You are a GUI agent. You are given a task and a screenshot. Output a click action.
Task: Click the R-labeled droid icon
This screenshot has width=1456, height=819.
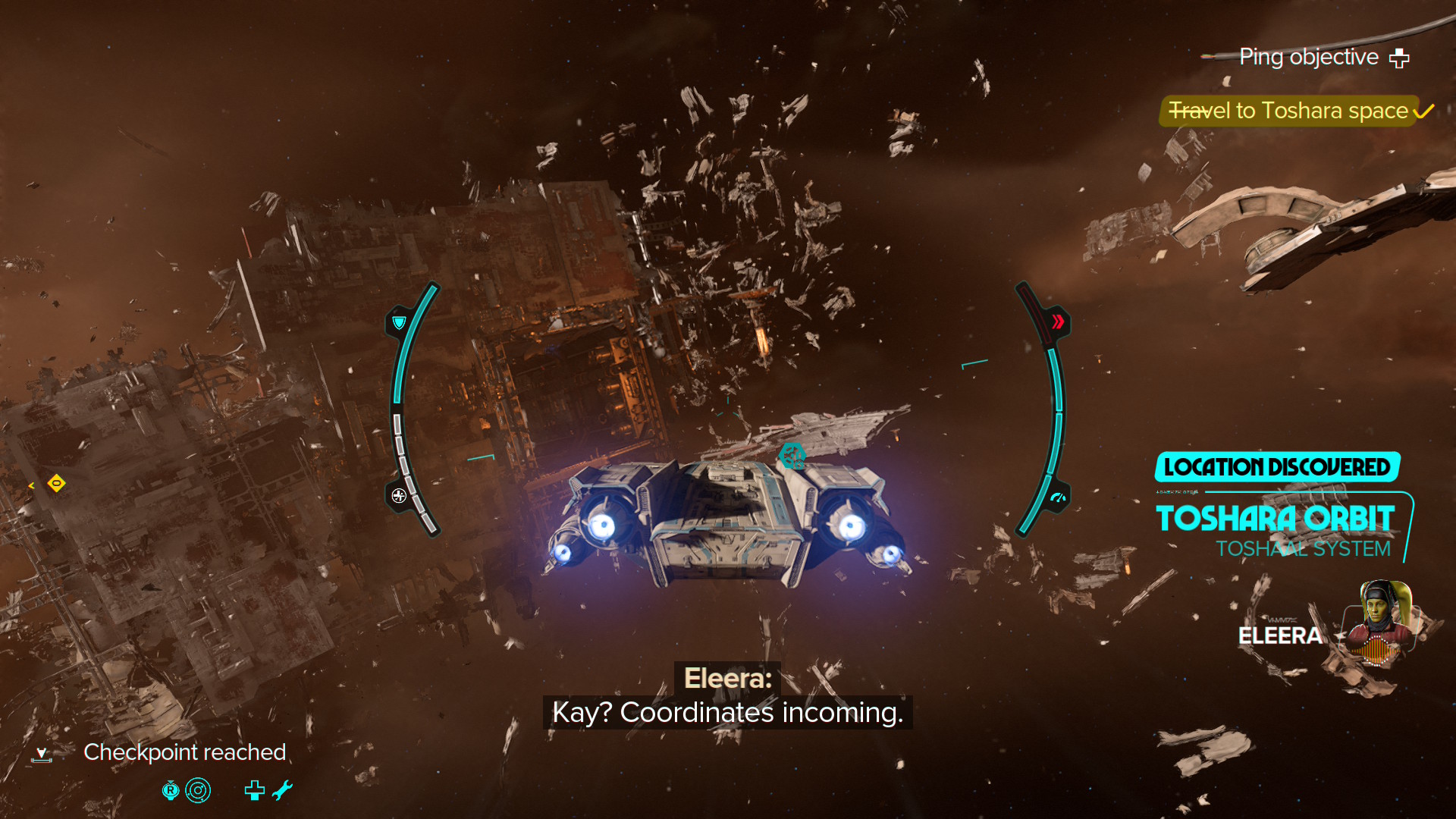(171, 790)
